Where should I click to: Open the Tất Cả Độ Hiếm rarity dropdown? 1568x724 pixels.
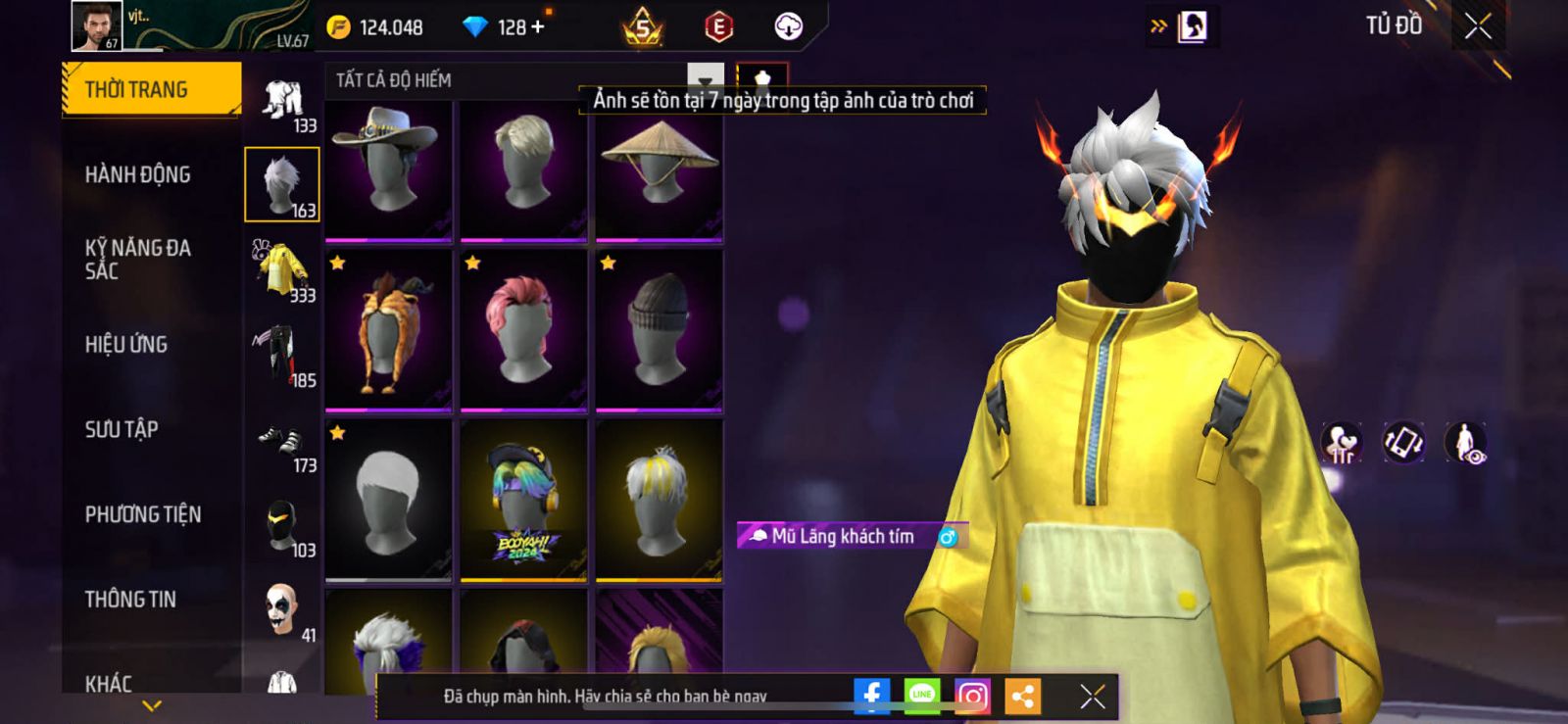point(705,80)
